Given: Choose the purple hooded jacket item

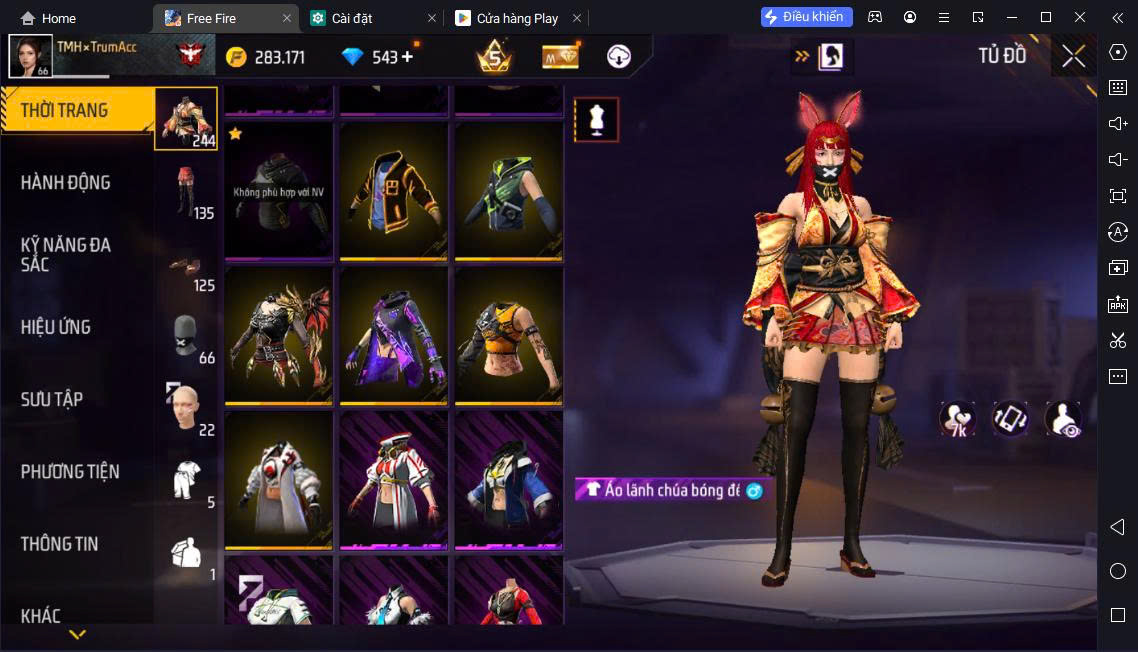Looking at the screenshot, I should point(395,335).
